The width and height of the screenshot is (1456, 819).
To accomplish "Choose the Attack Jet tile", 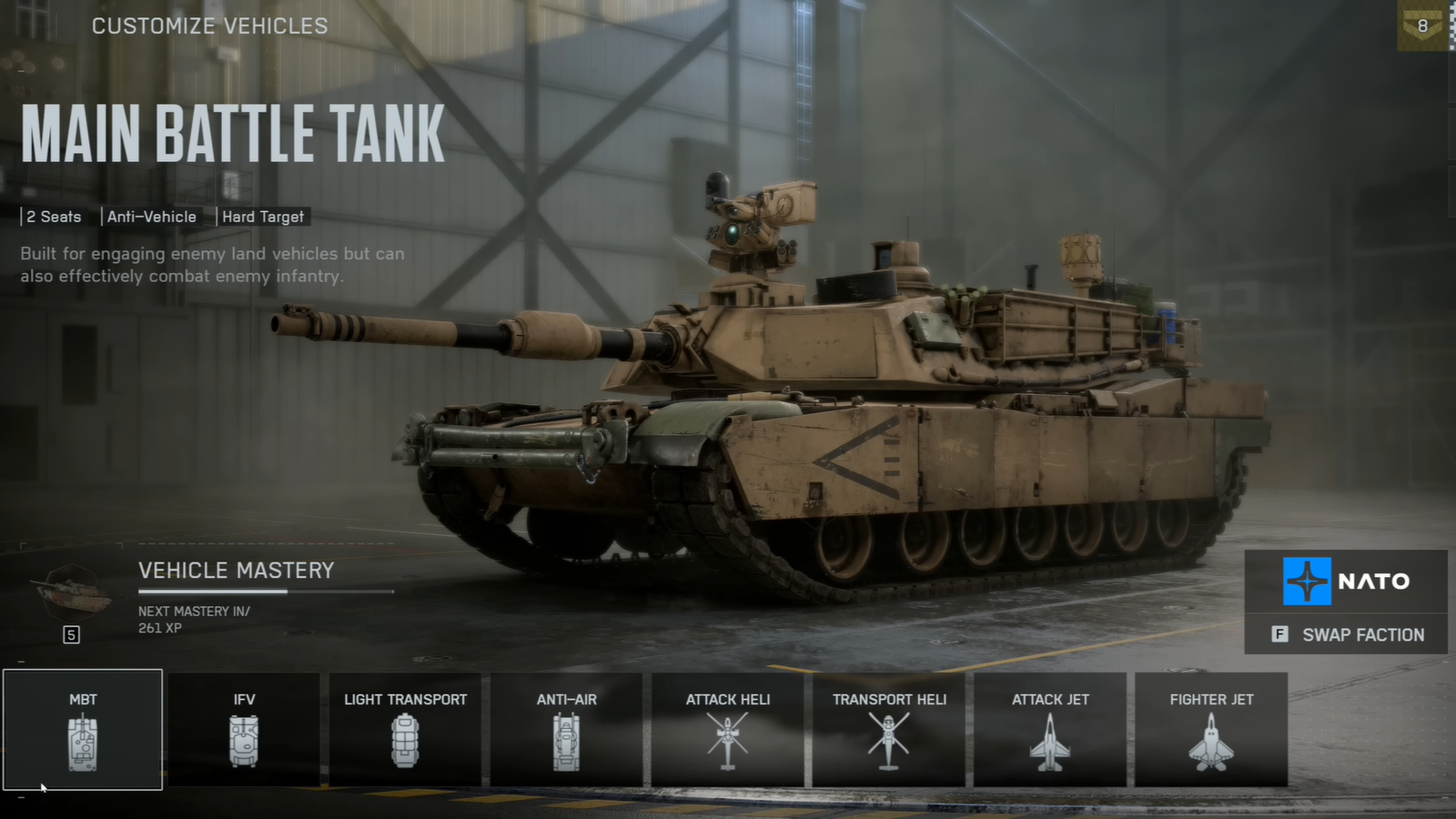I will click(1050, 730).
